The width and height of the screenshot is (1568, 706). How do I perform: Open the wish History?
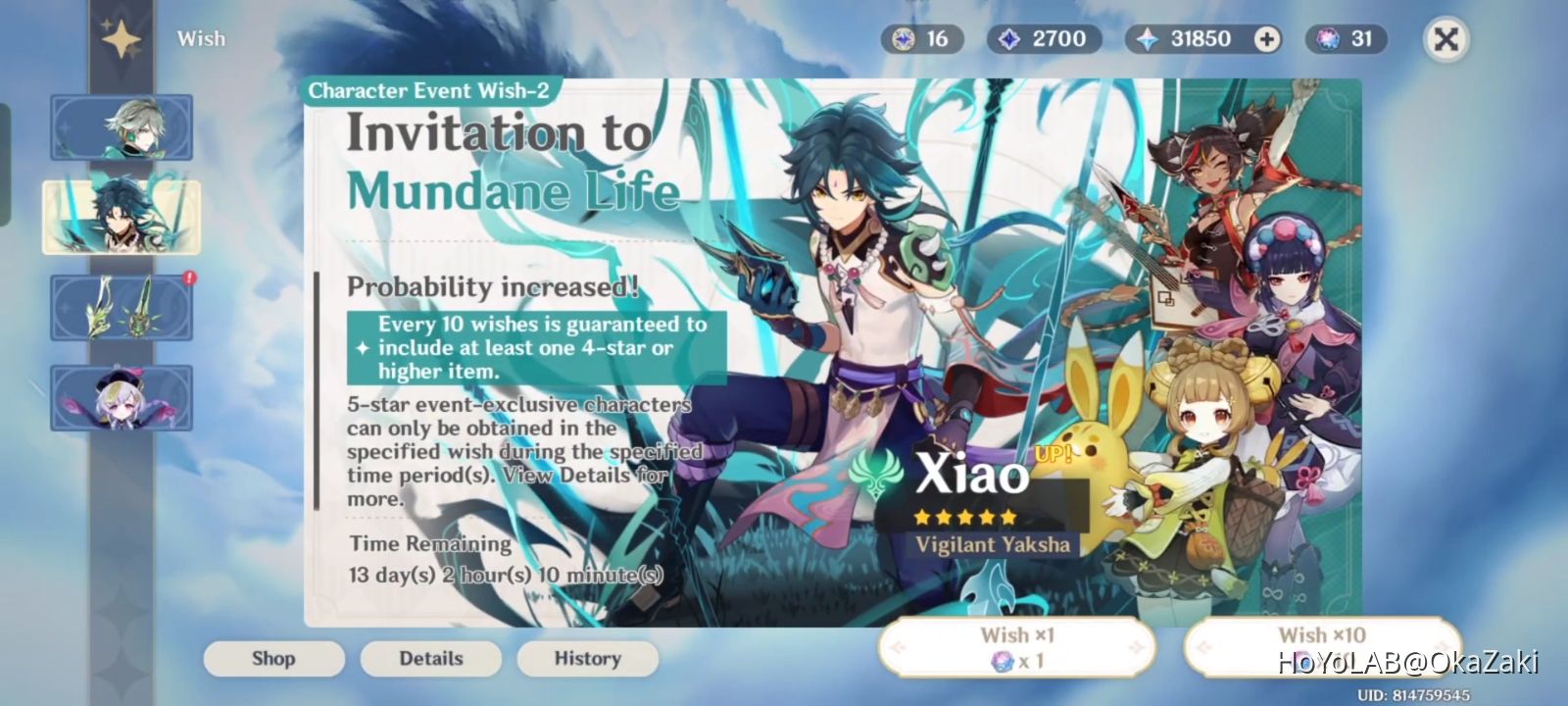click(587, 658)
